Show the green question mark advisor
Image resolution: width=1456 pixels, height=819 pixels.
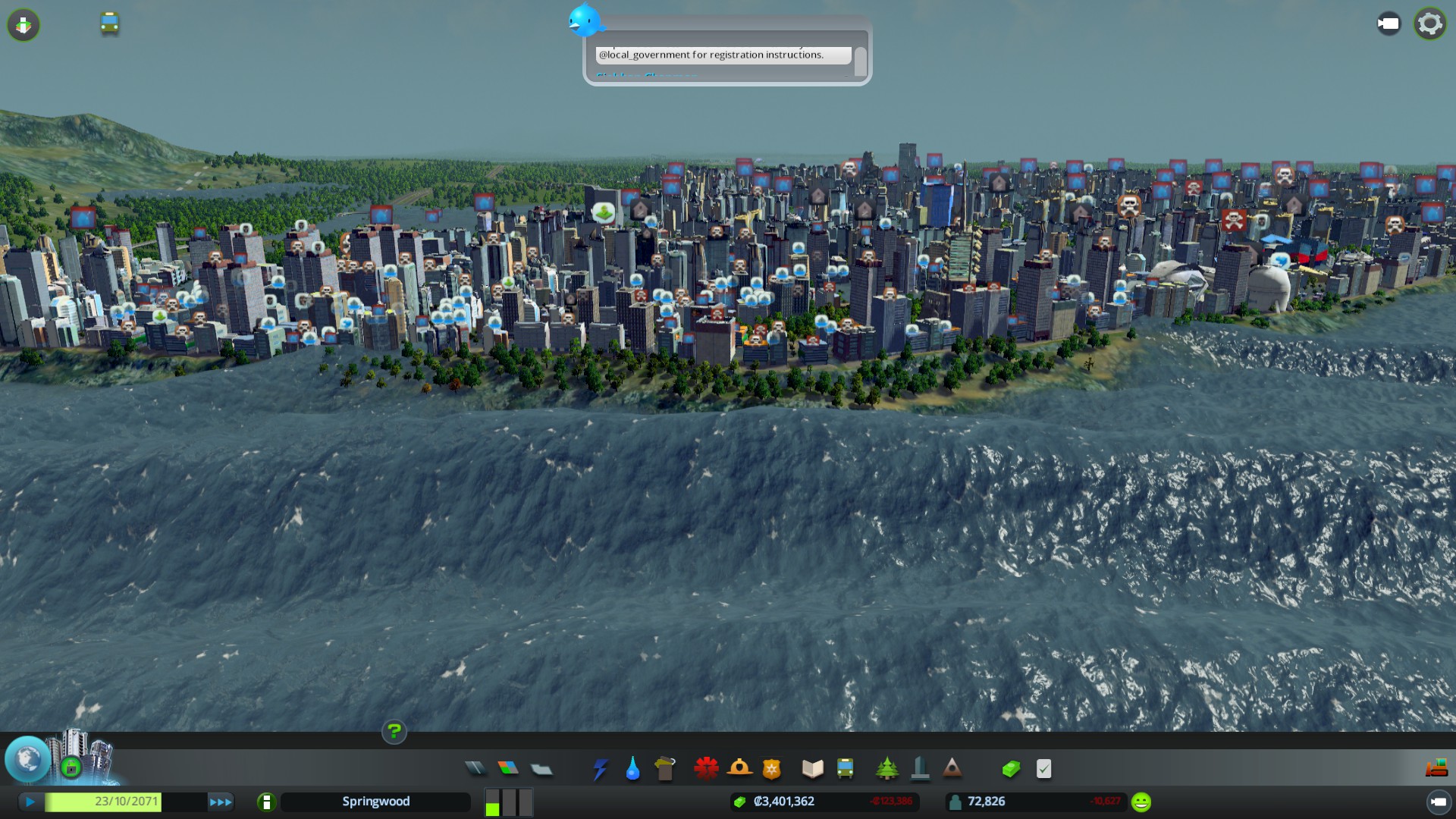[394, 731]
